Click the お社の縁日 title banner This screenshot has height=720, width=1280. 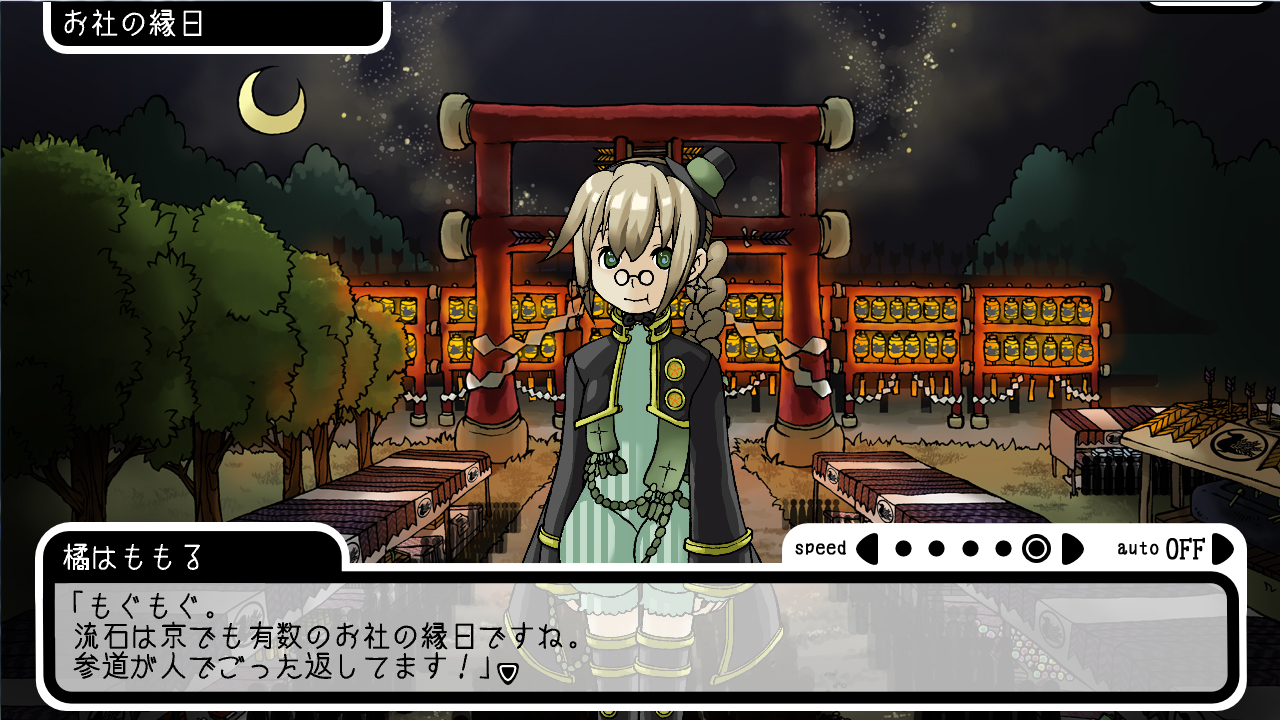210,26
